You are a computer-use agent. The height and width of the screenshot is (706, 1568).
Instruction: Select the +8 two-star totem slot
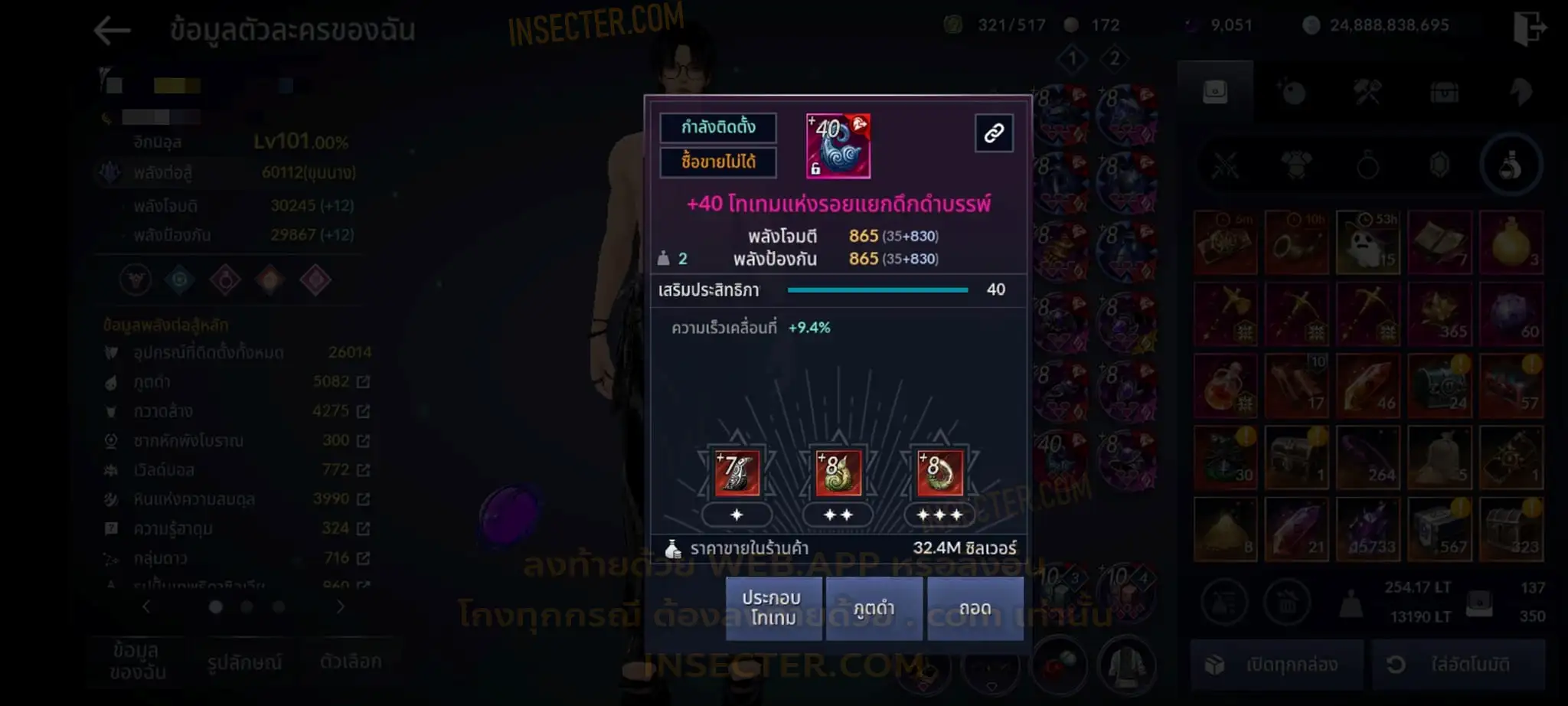[x=838, y=472]
